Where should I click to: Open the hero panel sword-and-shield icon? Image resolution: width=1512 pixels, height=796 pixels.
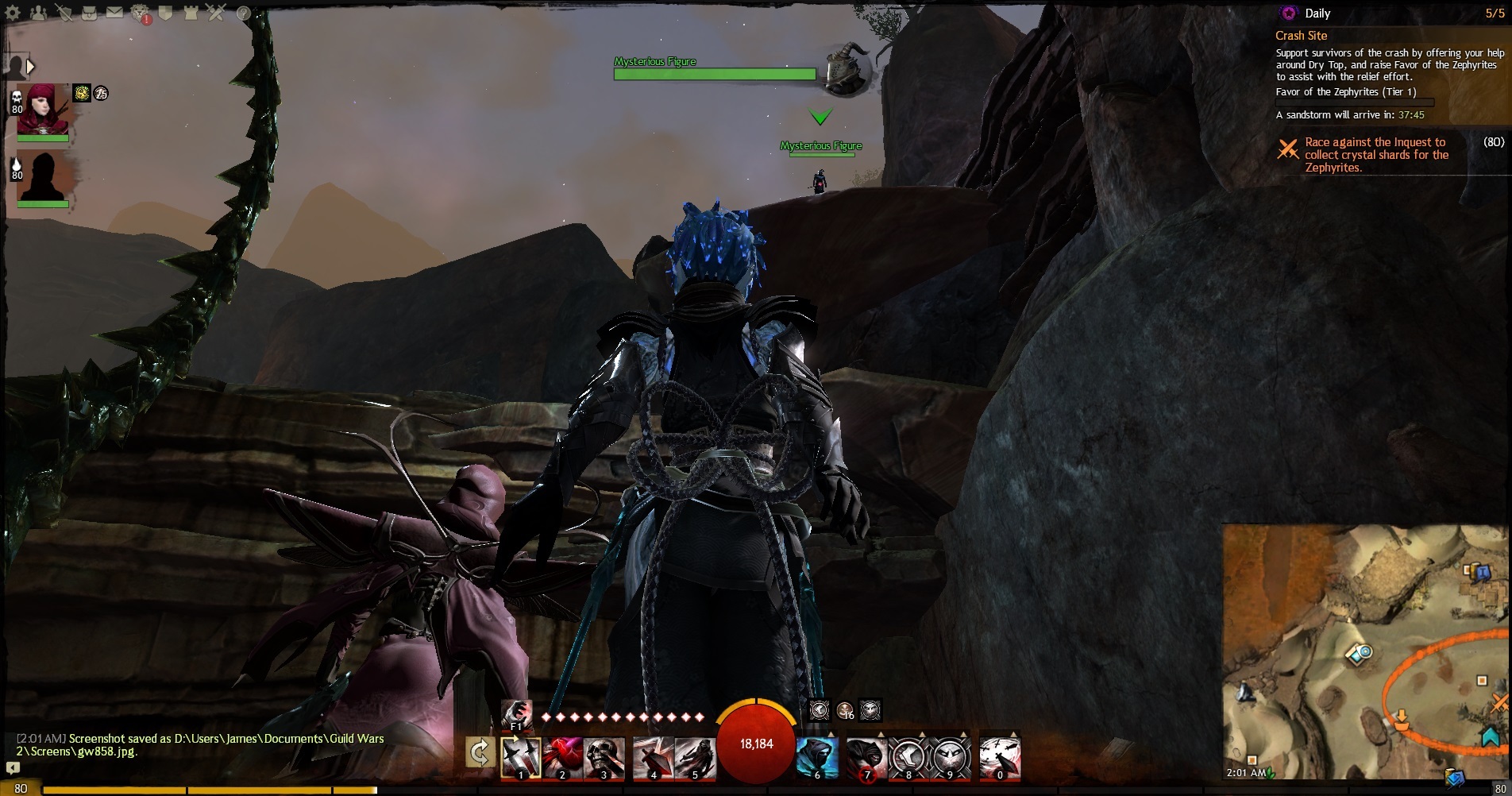(x=64, y=13)
